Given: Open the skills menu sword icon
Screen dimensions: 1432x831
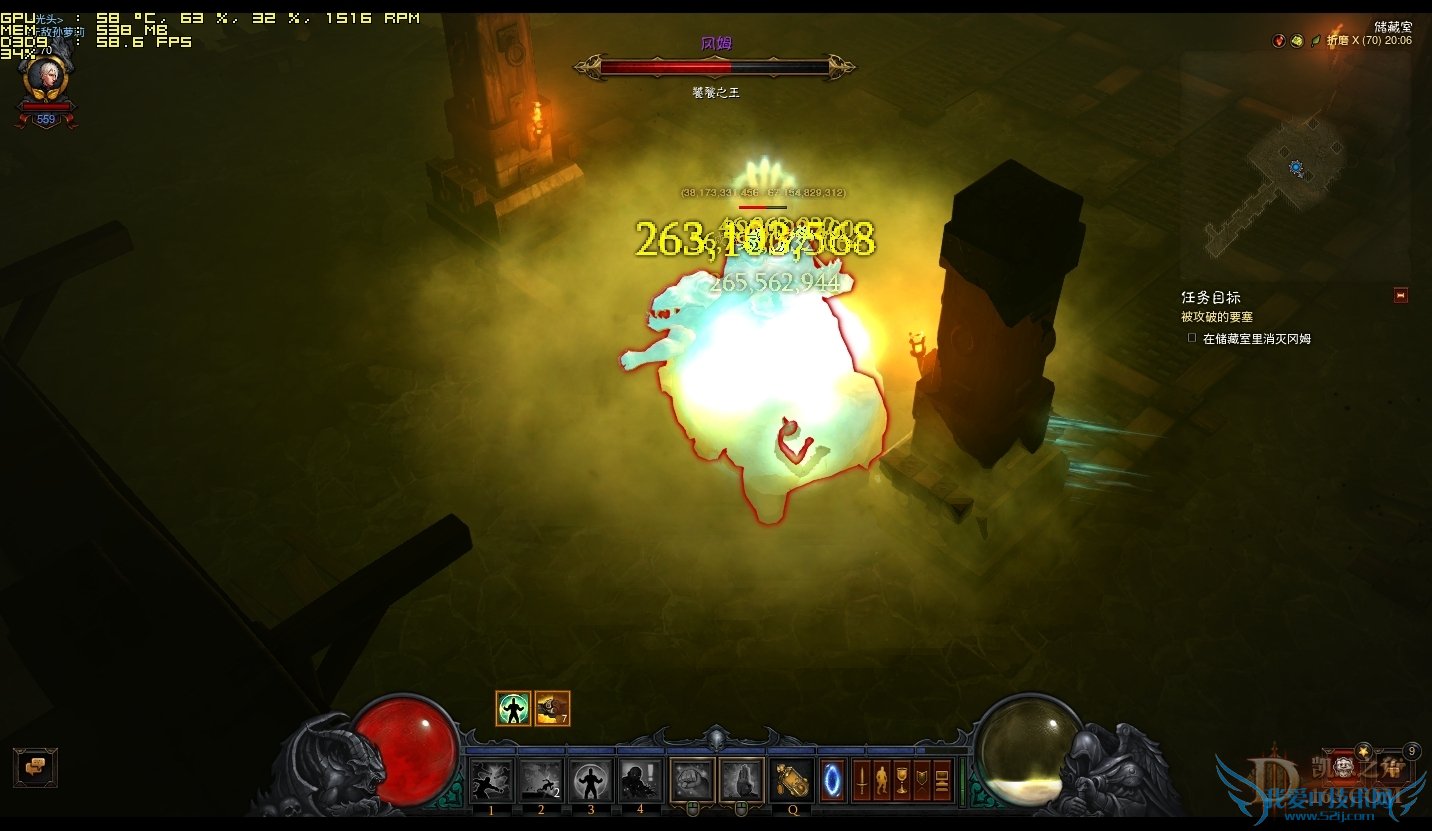Looking at the screenshot, I should 861,780.
